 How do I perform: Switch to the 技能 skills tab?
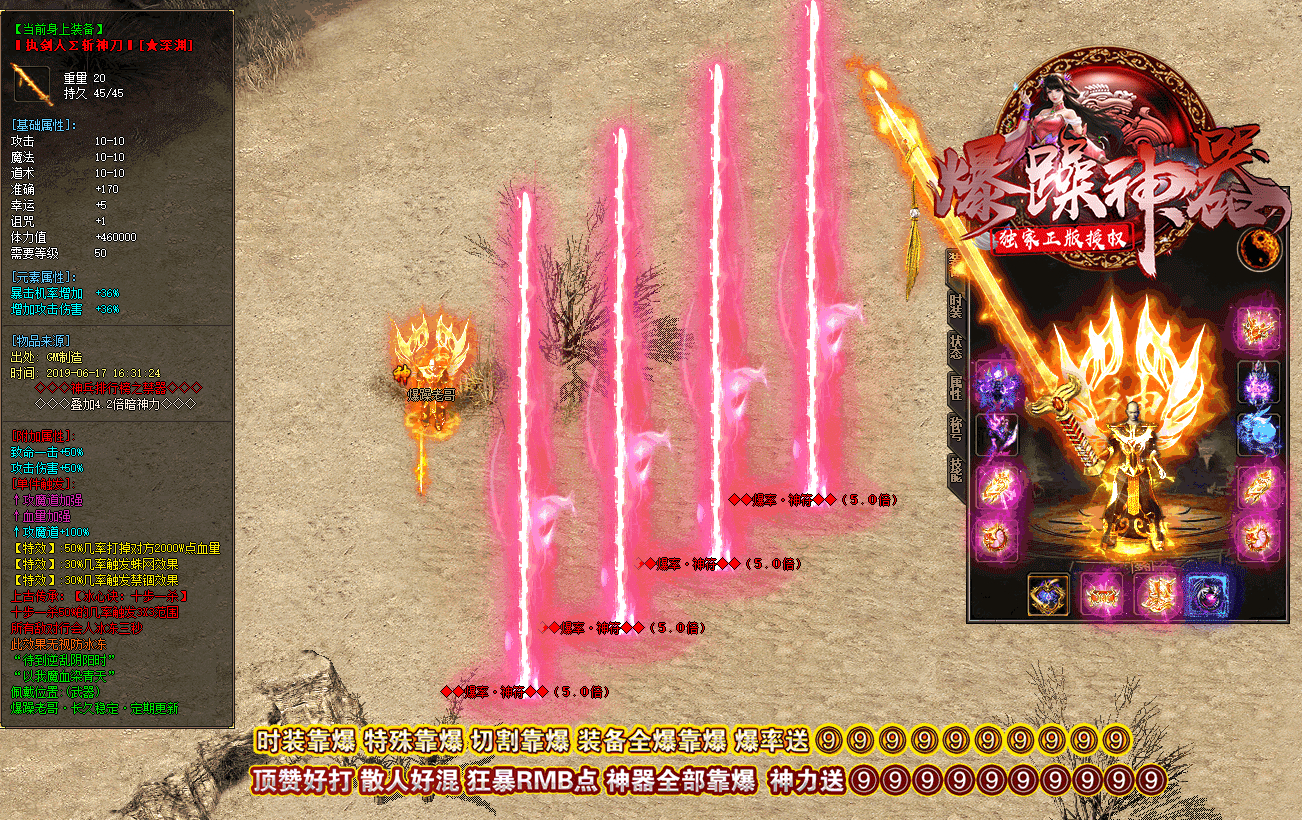(956, 469)
